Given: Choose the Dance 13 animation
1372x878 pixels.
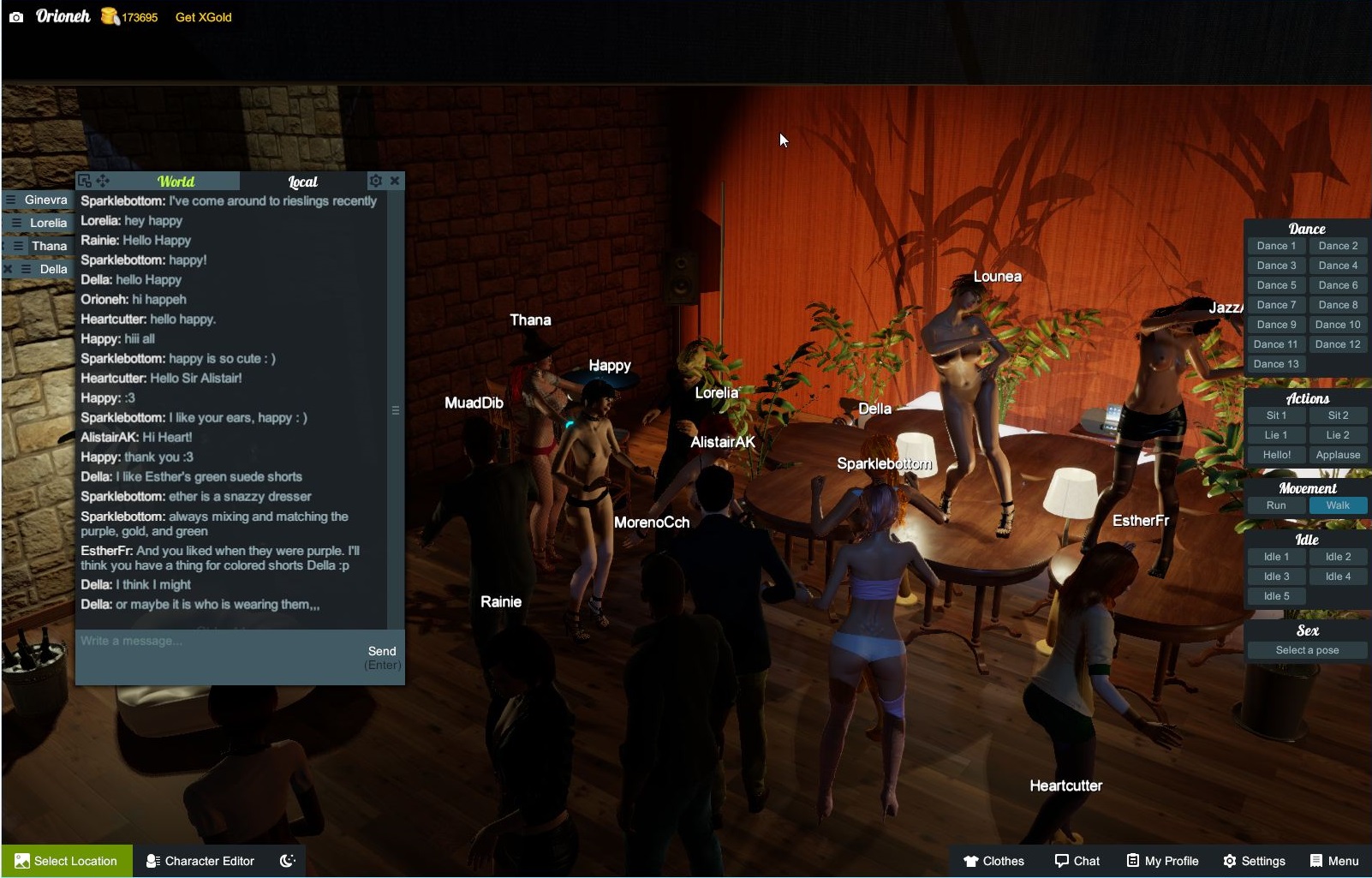Looking at the screenshot, I should coord(1276,364).
